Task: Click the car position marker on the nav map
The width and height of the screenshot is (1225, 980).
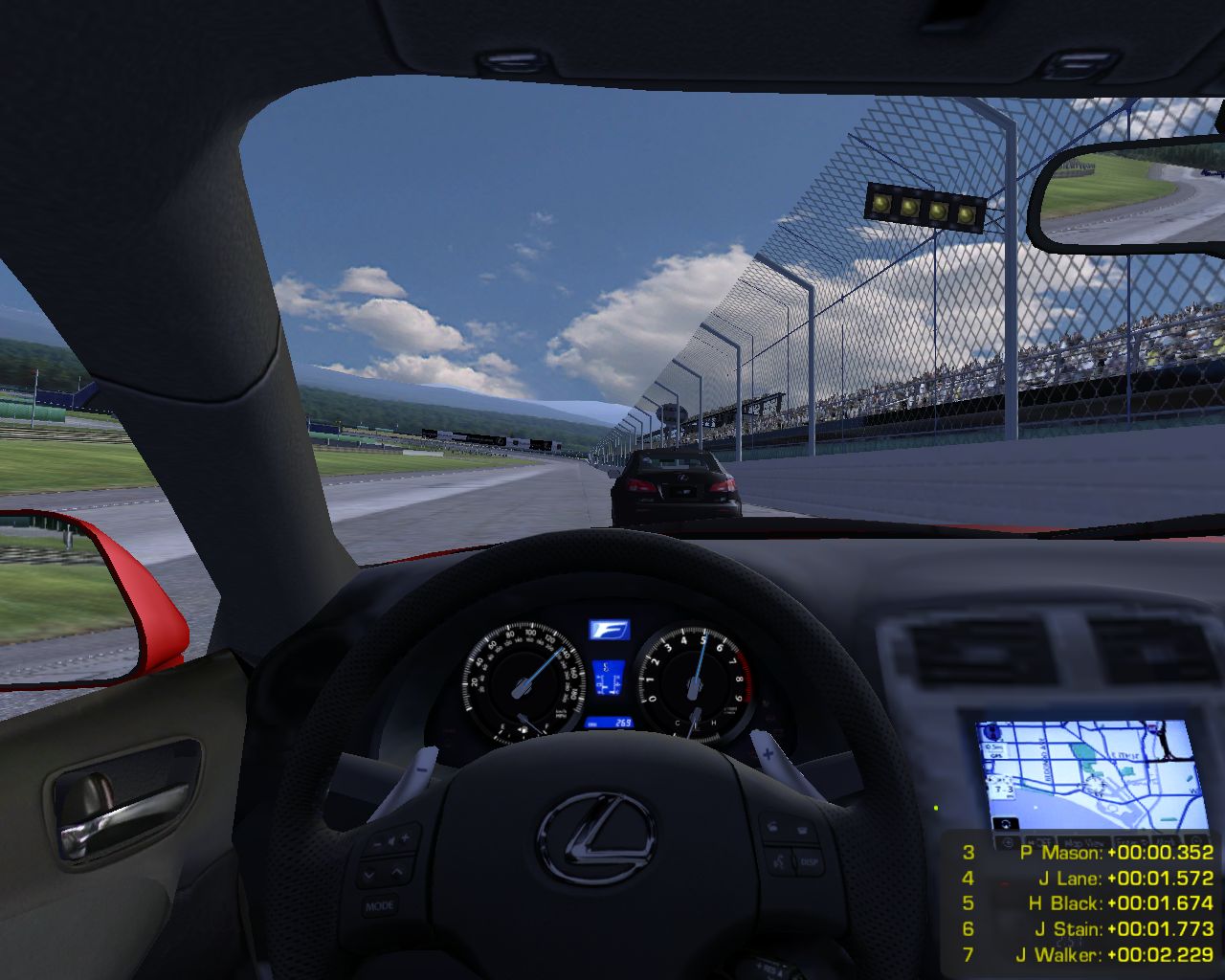Action: 1094,786
